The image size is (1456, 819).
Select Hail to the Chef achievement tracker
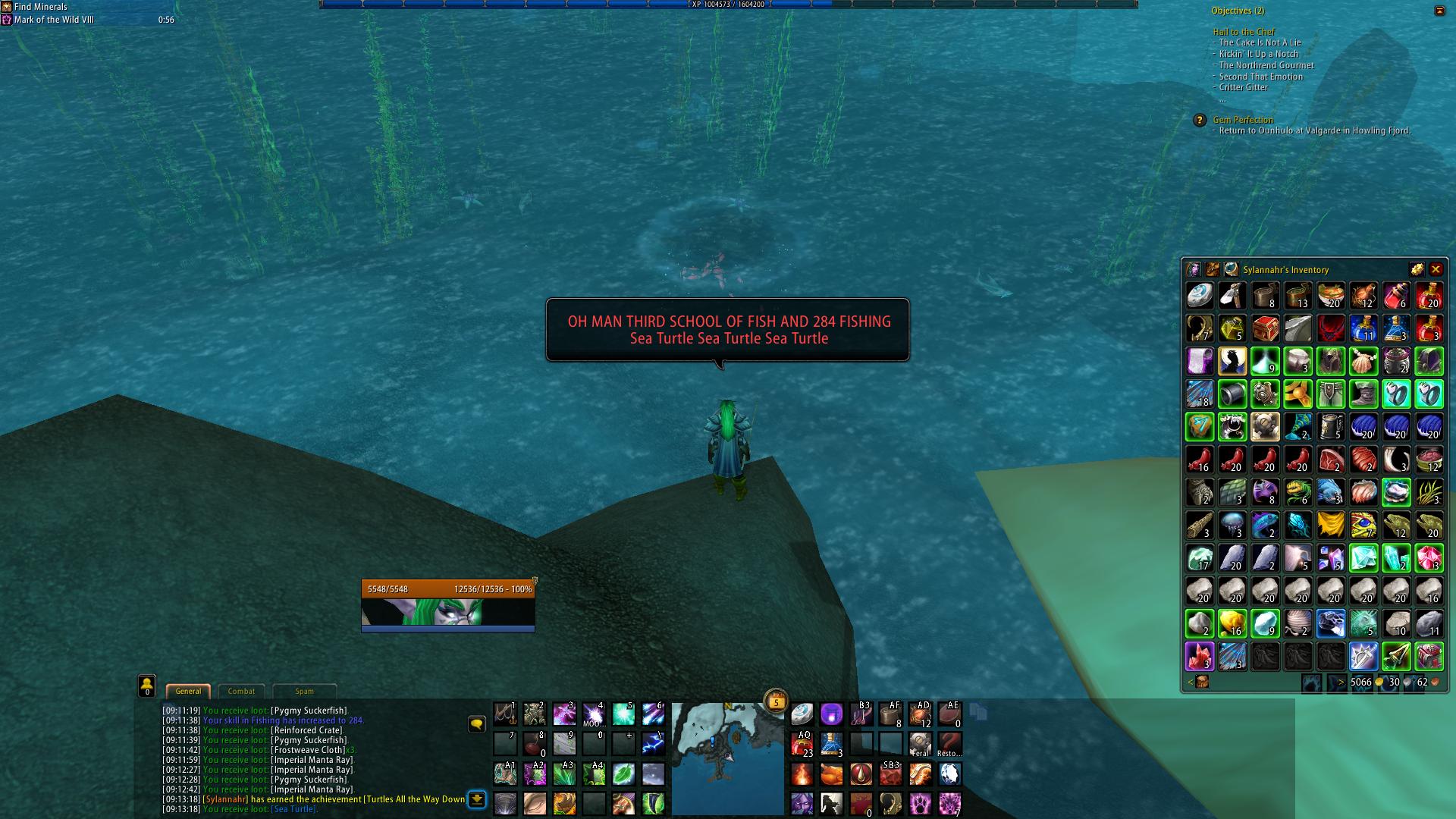(x=1244, y=32)
